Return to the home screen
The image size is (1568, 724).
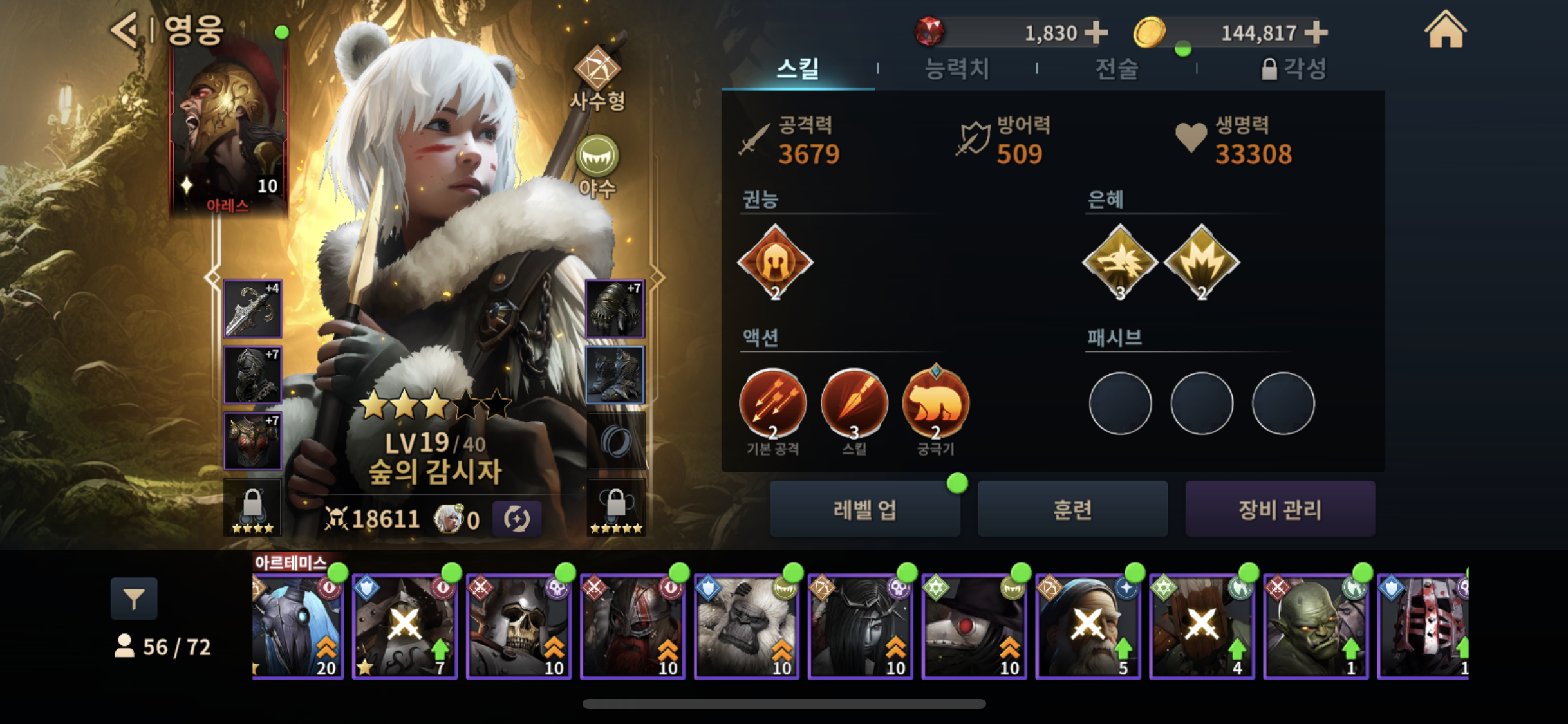pyautogui.click(x=1445, y=30)
